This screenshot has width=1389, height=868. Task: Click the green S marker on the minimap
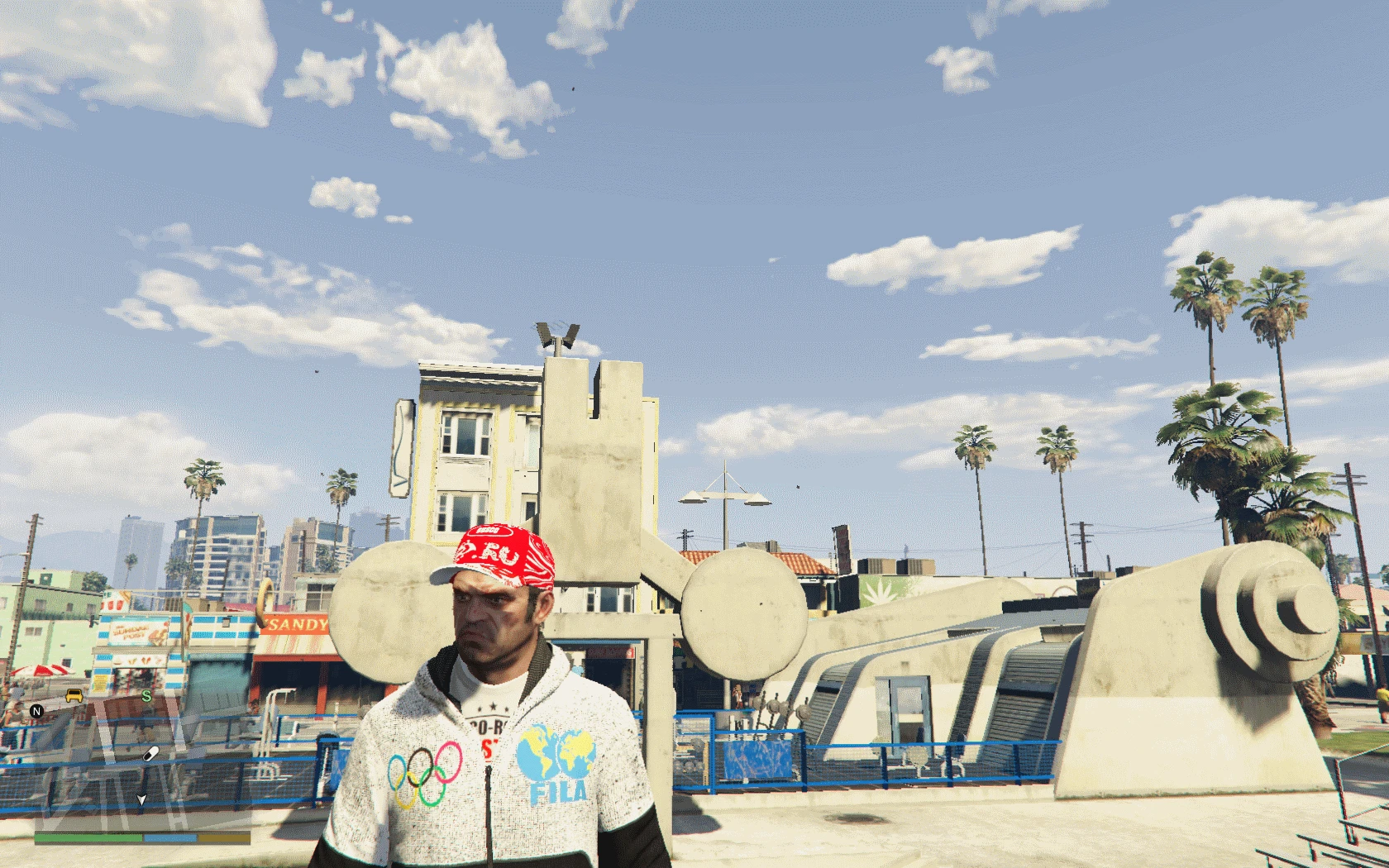[147, 696]
